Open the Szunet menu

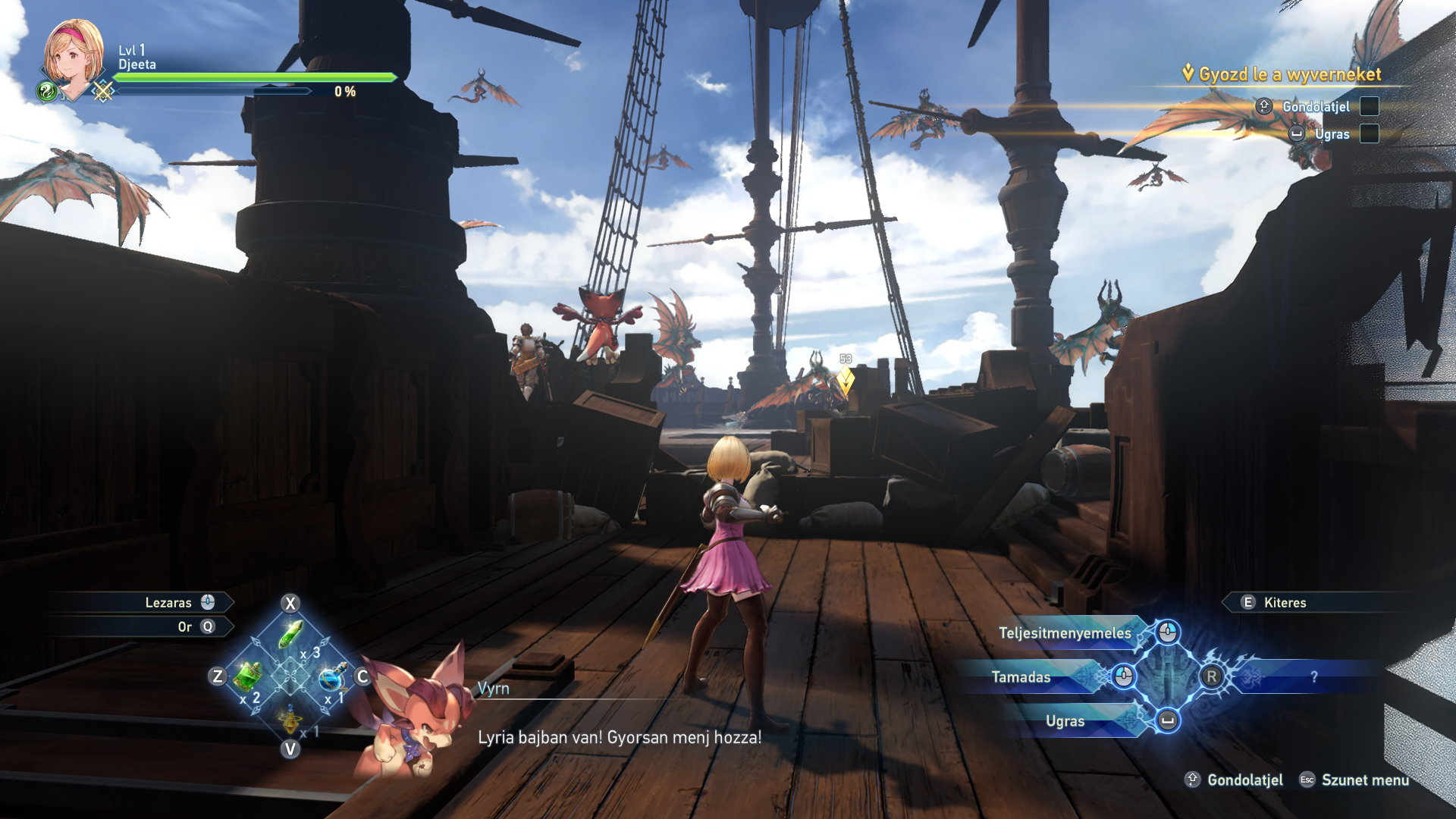[1363, 780]
